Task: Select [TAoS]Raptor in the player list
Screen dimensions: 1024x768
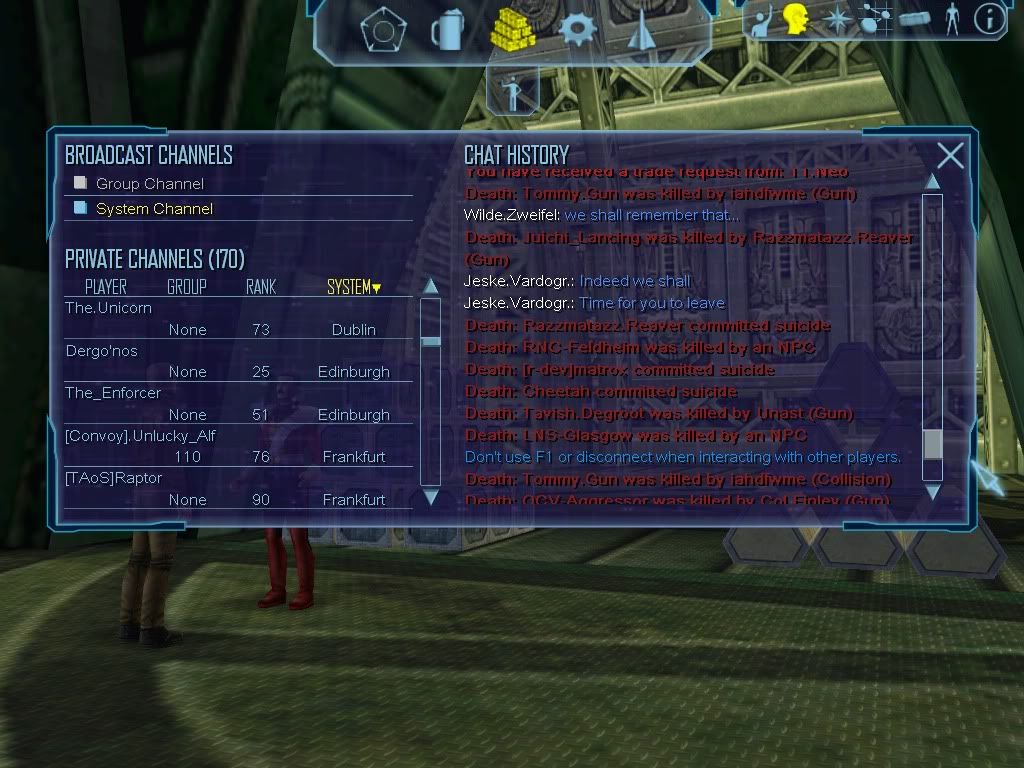Action: 113,478
